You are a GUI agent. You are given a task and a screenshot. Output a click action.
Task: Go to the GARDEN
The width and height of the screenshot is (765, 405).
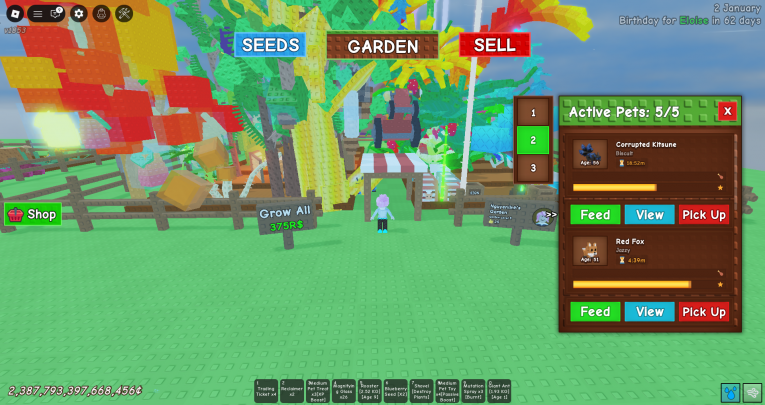[x=382, y=46]
